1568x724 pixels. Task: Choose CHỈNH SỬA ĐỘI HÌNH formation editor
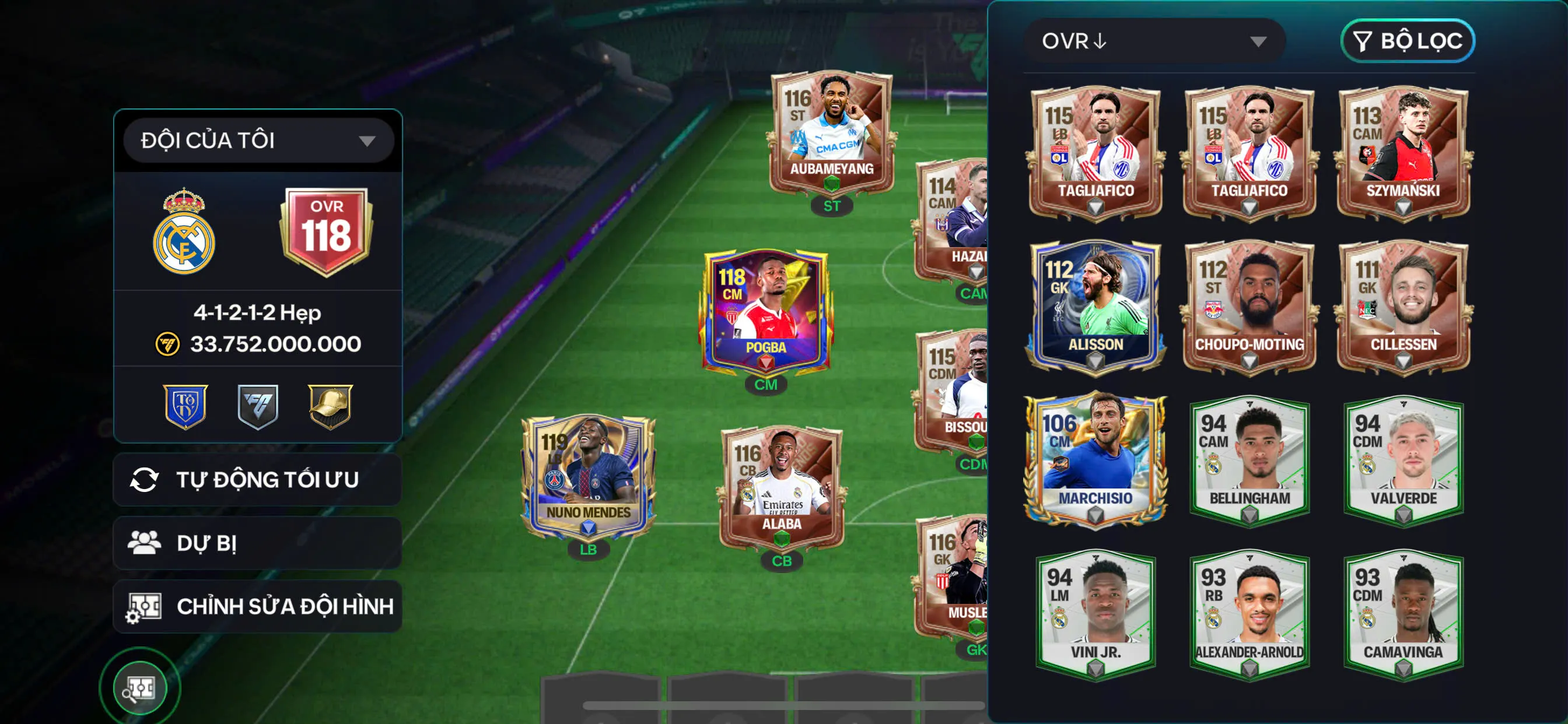(x=257, y=606)
